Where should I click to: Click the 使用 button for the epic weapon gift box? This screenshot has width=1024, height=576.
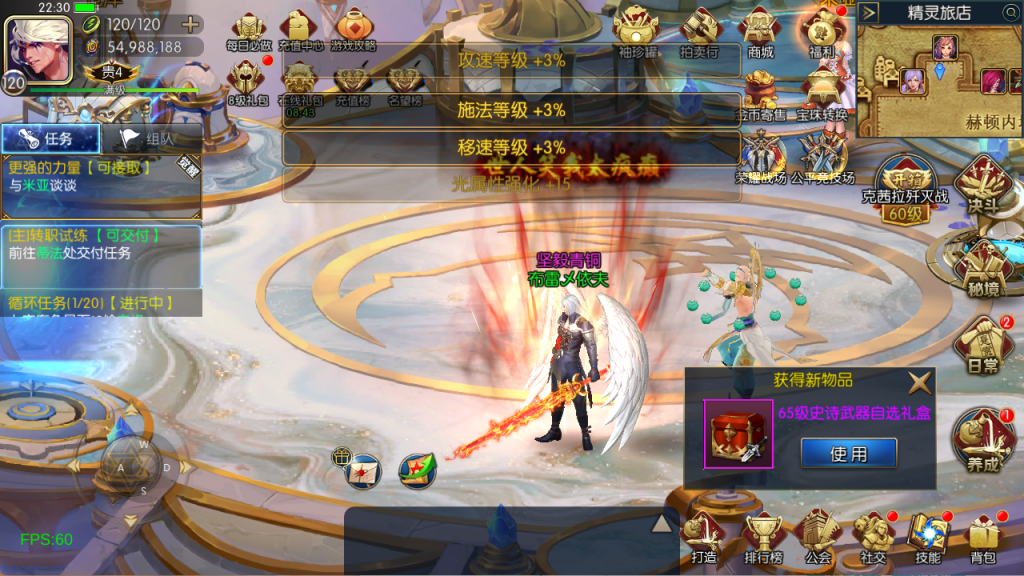tap(848, 453)
